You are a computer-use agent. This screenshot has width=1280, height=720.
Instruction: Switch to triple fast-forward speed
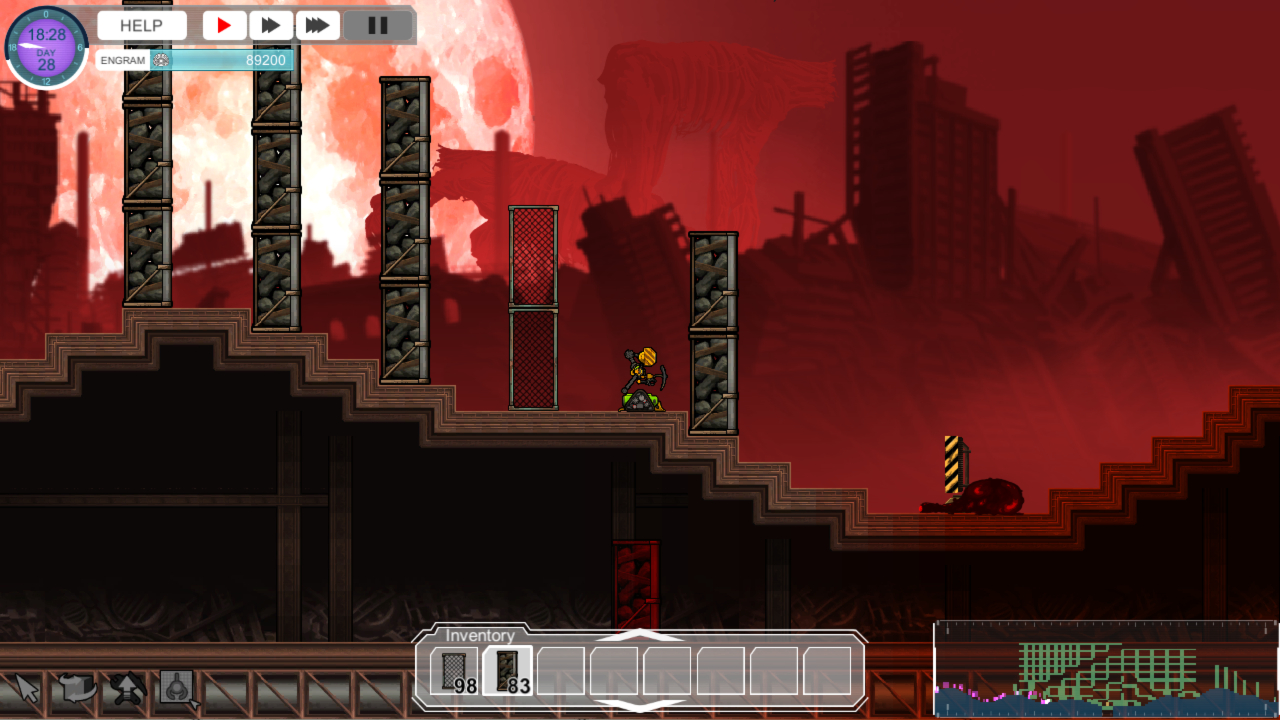point(317,26)
